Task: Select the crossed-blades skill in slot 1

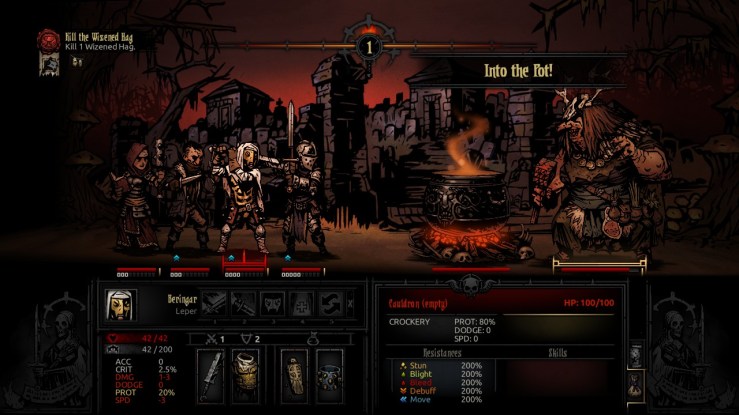Action: 214,303
